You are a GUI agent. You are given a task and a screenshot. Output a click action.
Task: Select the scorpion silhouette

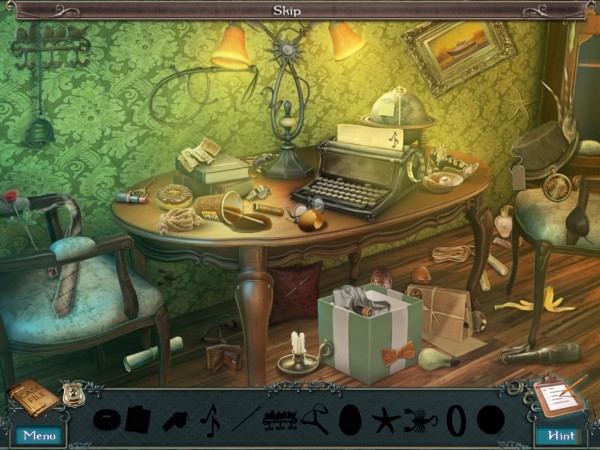click(x=420, y=418)
